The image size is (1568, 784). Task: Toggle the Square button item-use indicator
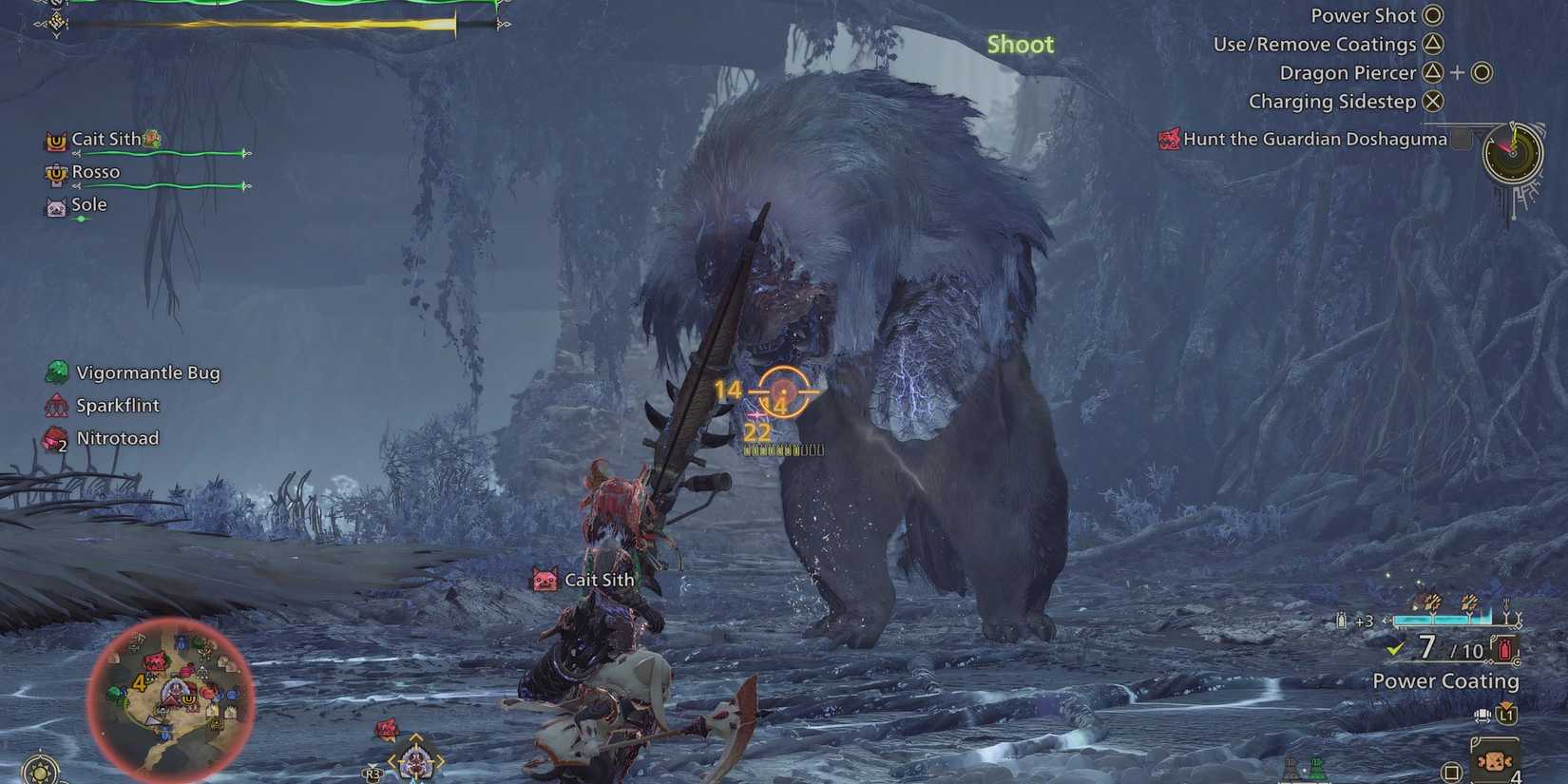point(1451,771)
